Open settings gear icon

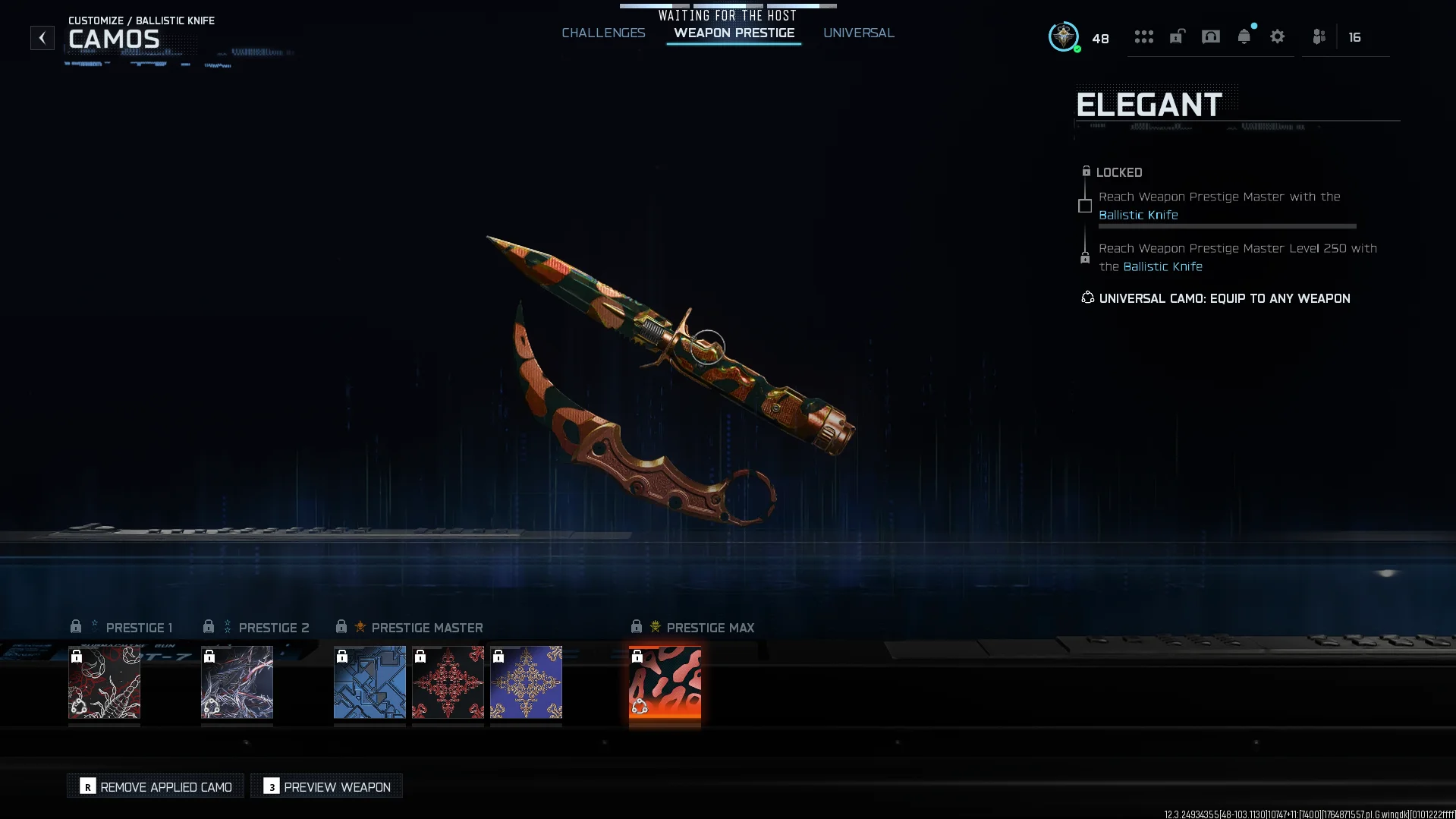[1277, 36]
